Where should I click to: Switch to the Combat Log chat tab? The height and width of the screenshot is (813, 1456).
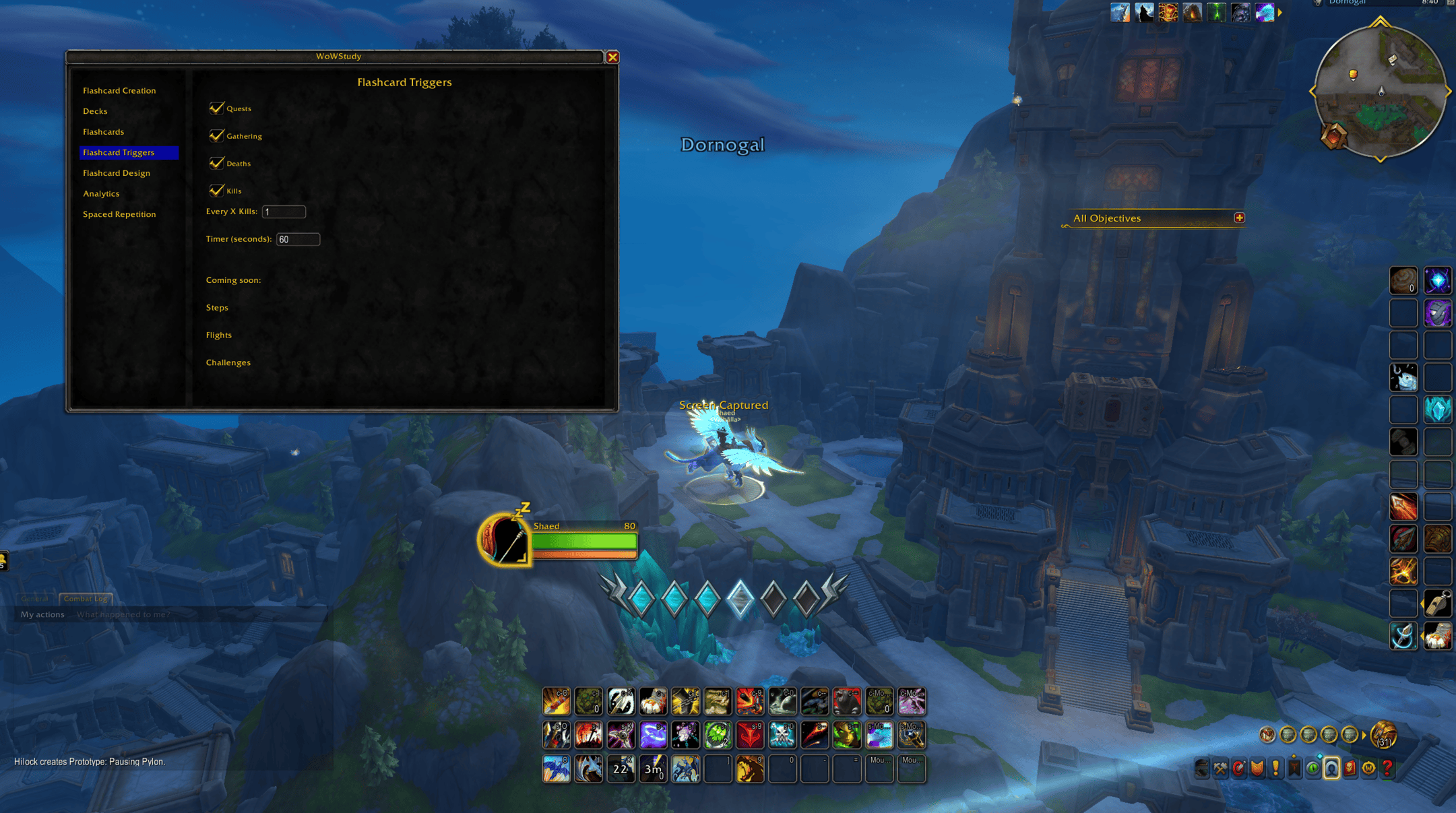pyautogui.click(x=86, y=598)
